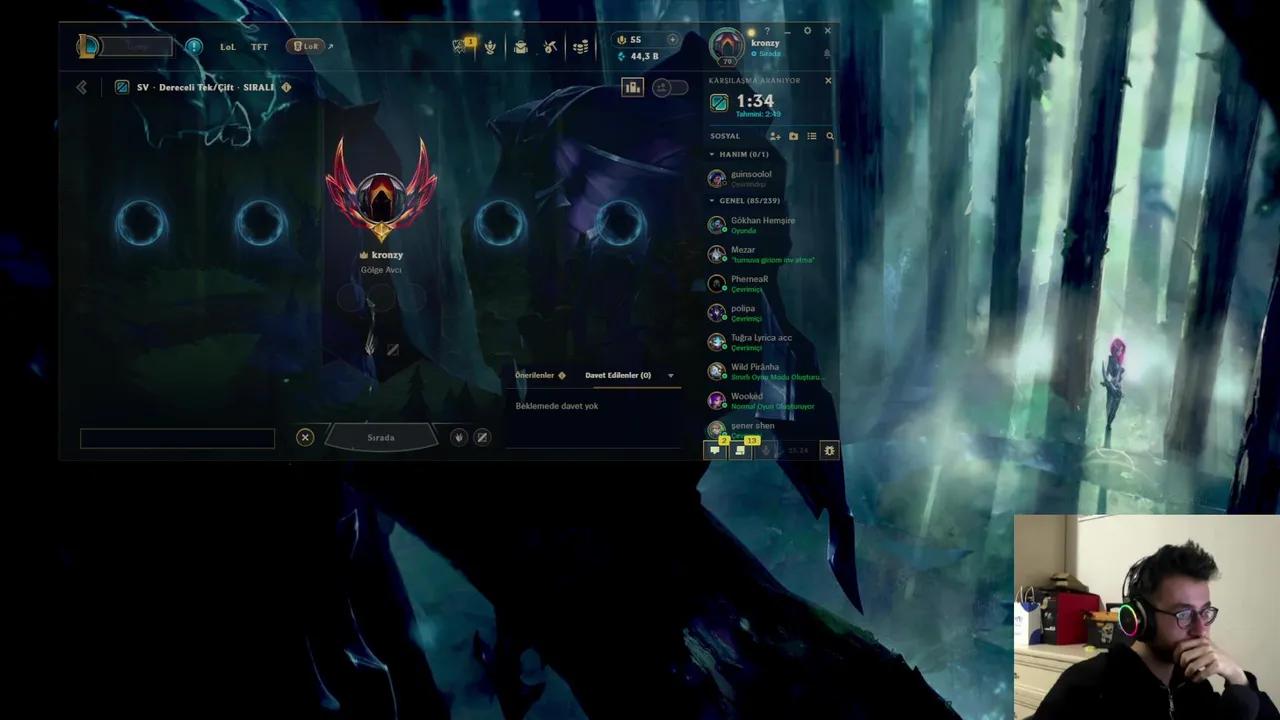Image resolution: width=1280 pixels, height=720 pixels.
Task: Add RP with the plus button
Action: coord(672,39)
